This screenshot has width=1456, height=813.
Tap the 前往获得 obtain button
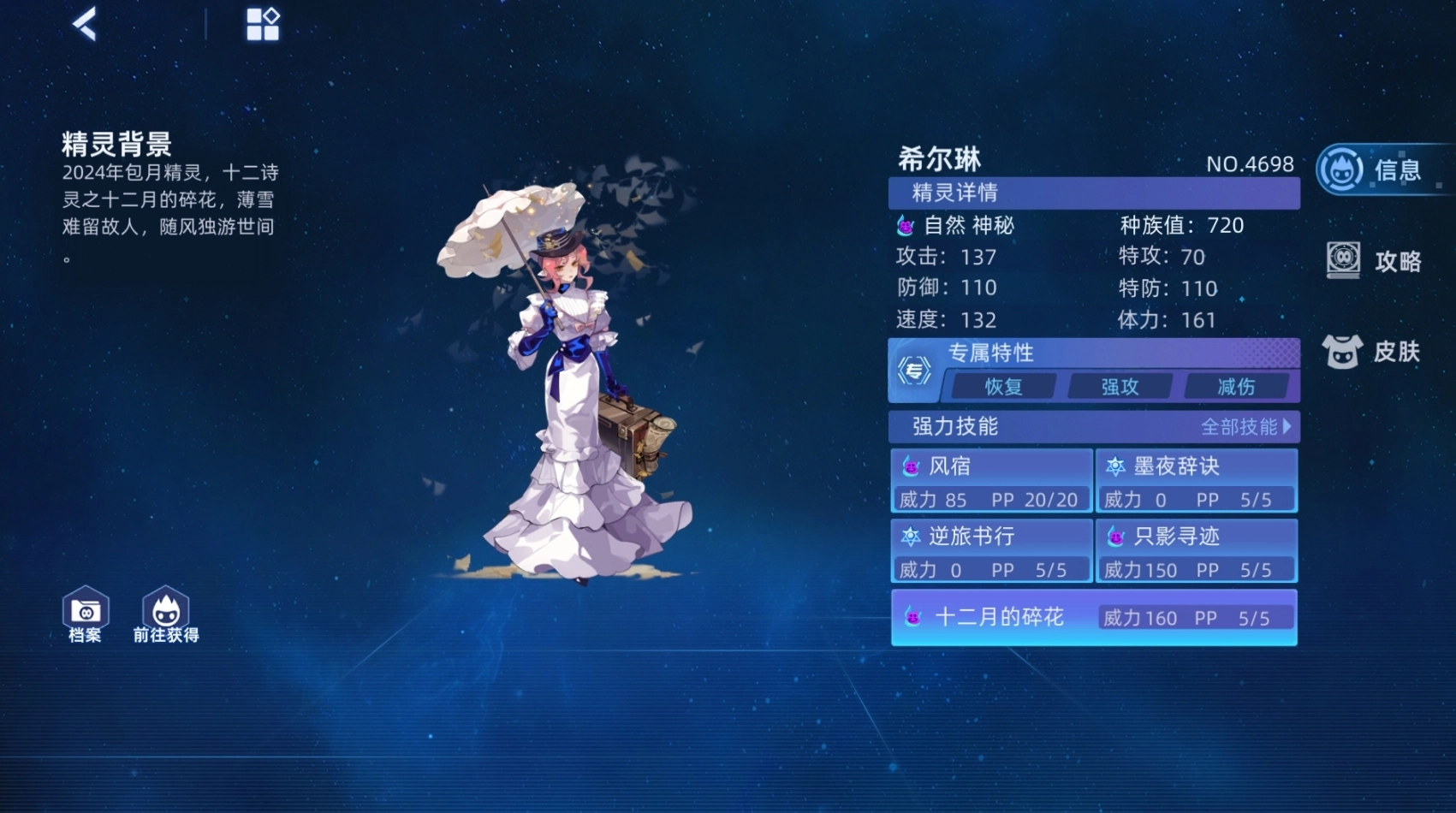coord(166,614)
